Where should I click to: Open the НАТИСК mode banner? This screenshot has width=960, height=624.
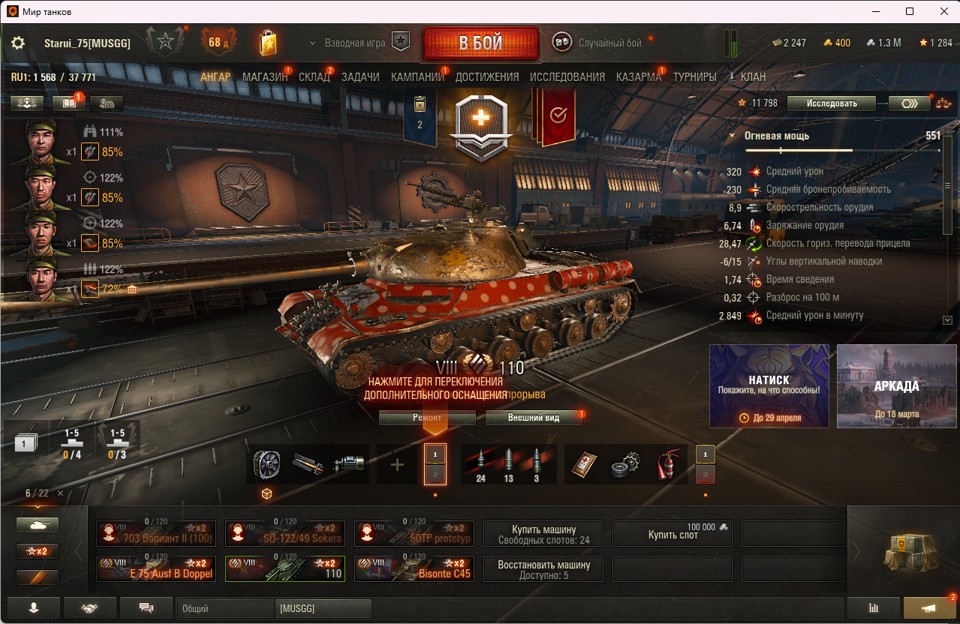coord(769,386)
